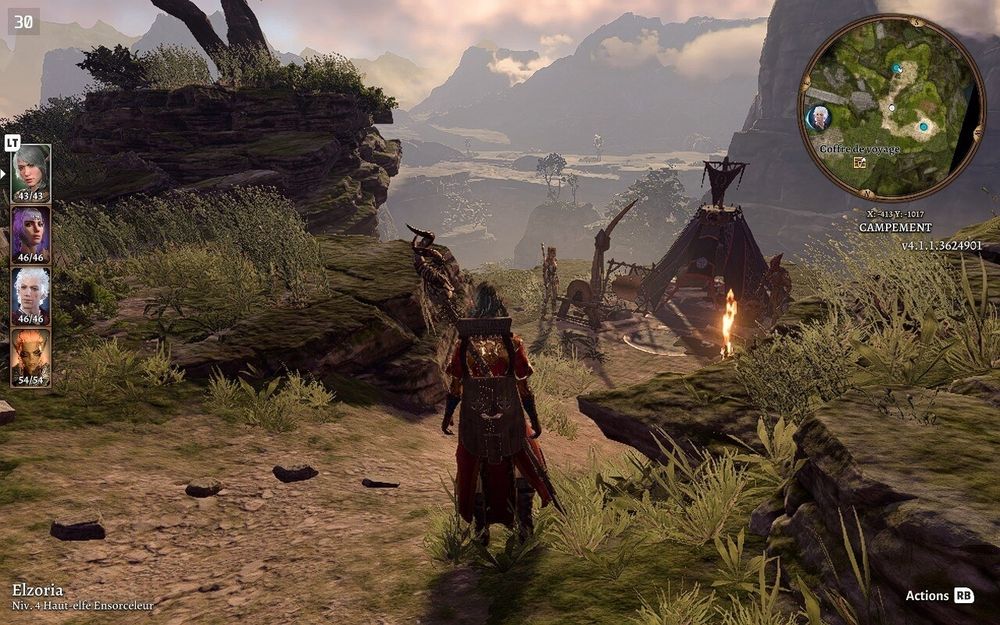Click the Coffre de voyage chest marker
This screenshot has width=1000, height=625.
pos(860,162)
